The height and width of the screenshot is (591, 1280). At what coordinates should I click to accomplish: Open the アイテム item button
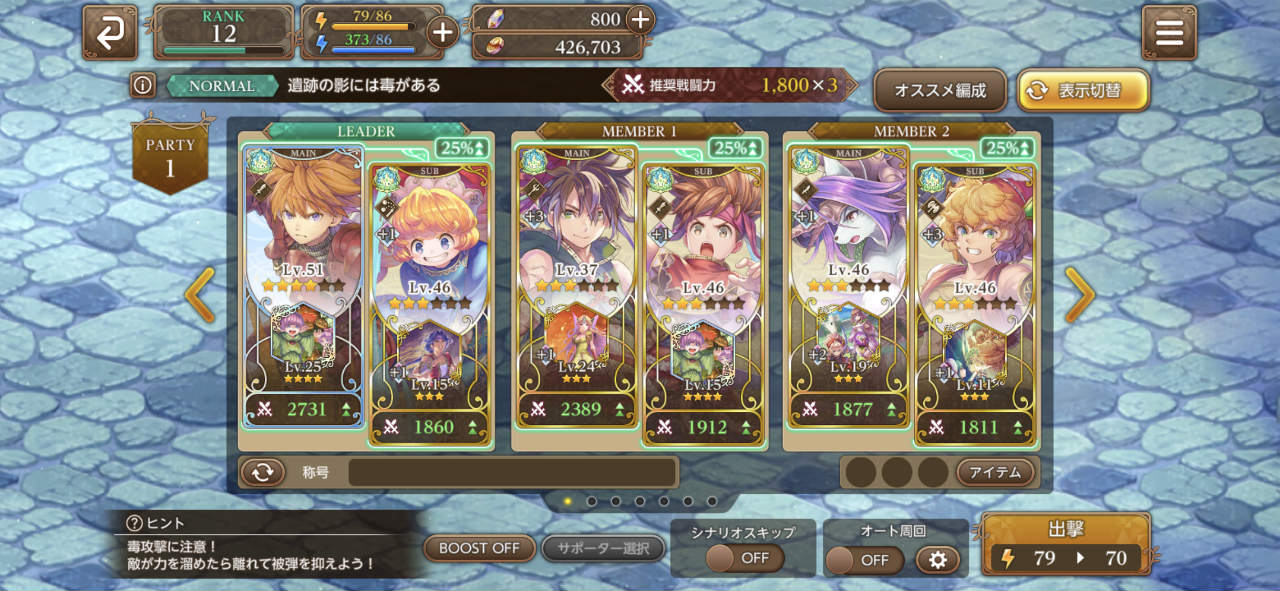click(996, 472)
